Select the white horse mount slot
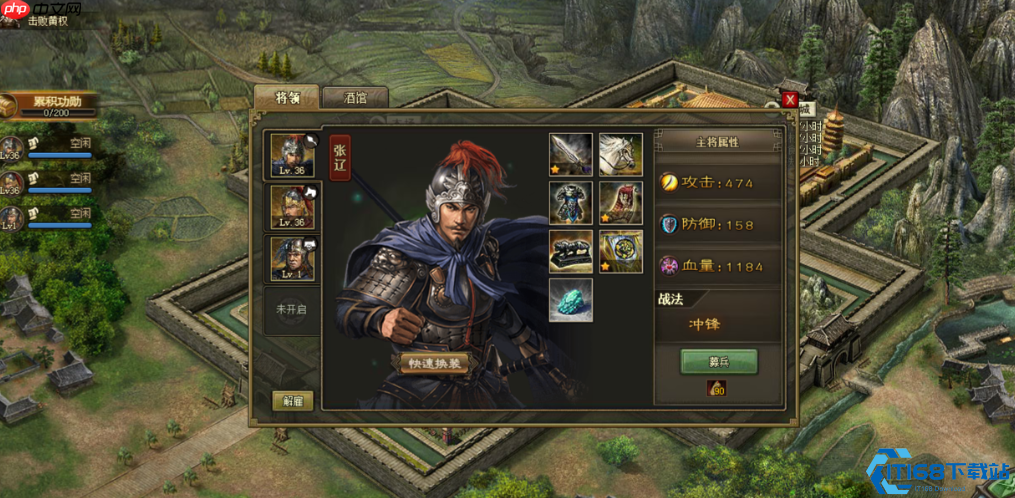Image resolution: width=1015 pixels, height=498 pixels. pos(620,154)
